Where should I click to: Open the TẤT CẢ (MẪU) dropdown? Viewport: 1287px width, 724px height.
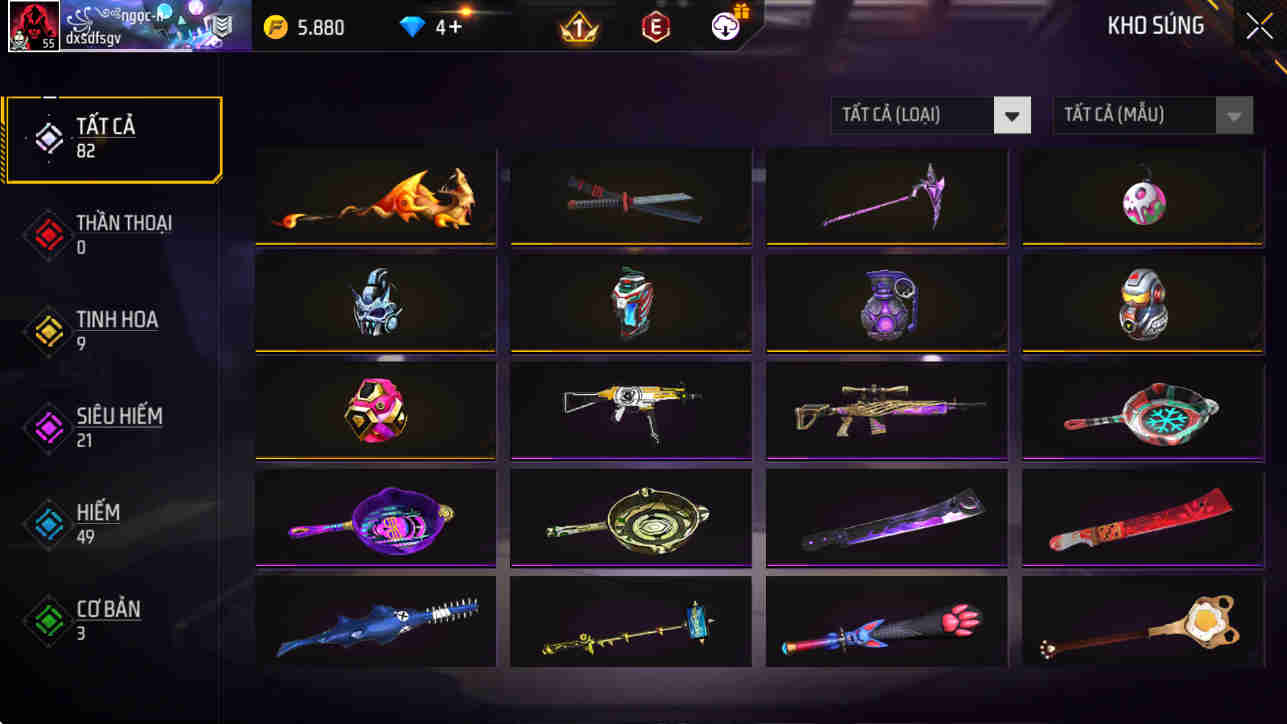pyautogui.click(x=1150, y=114)
